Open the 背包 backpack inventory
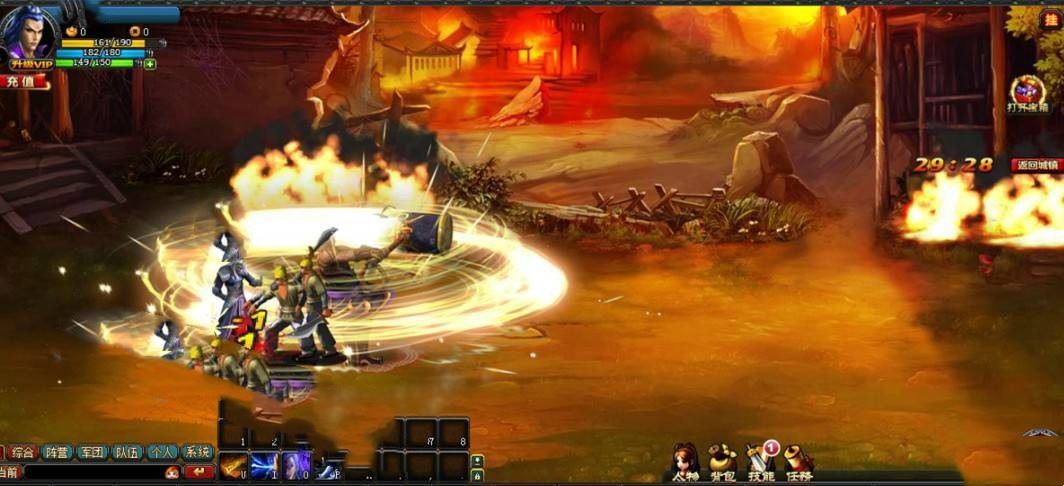The image size is (1064, 486). coord(722,461)
